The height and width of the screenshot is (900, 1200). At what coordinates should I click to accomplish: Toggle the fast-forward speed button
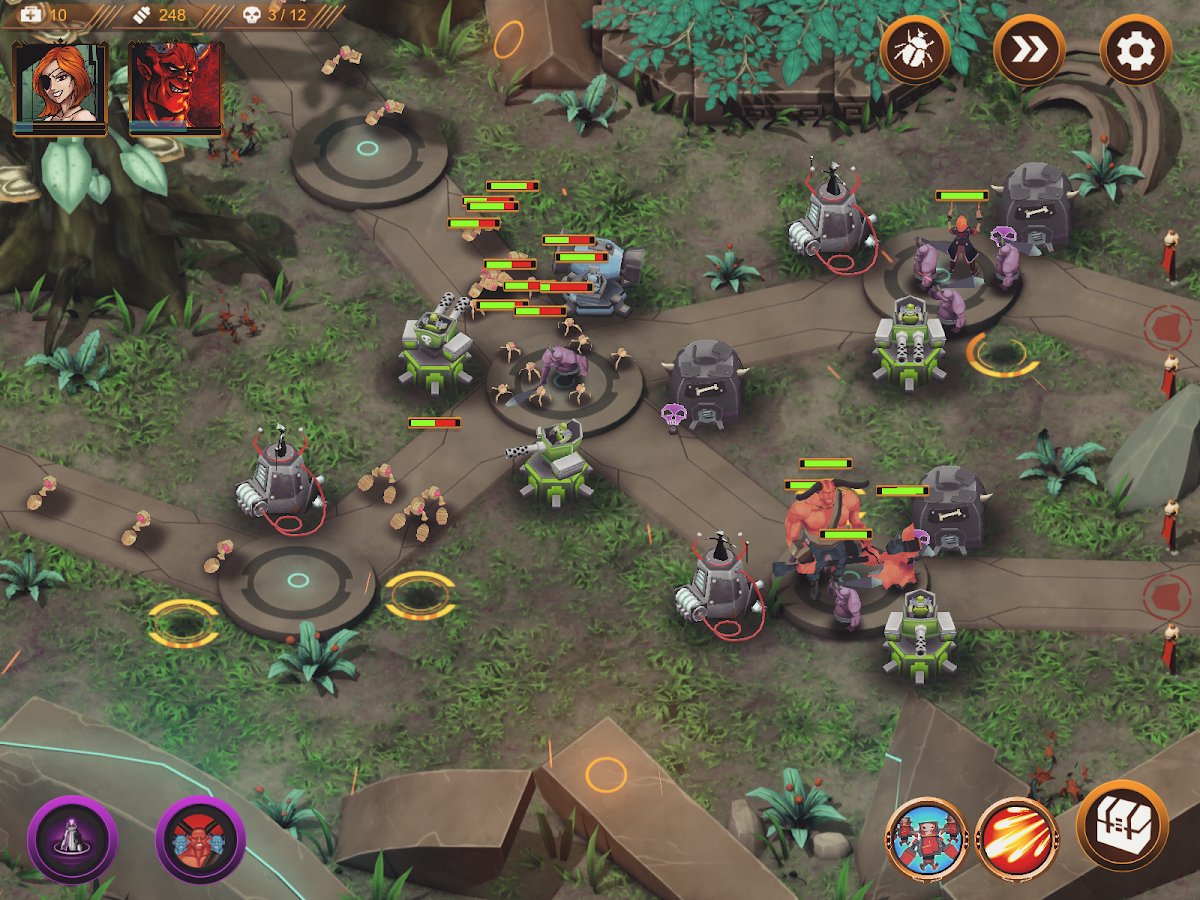[x=1028, y=49]
